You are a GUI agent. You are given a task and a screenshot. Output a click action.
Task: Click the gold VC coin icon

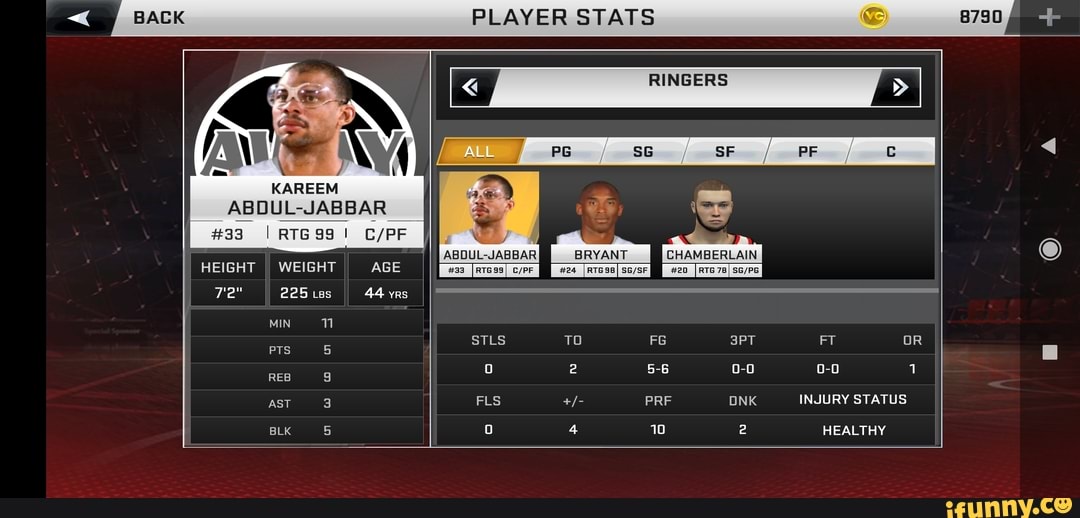tap(873, 16)
